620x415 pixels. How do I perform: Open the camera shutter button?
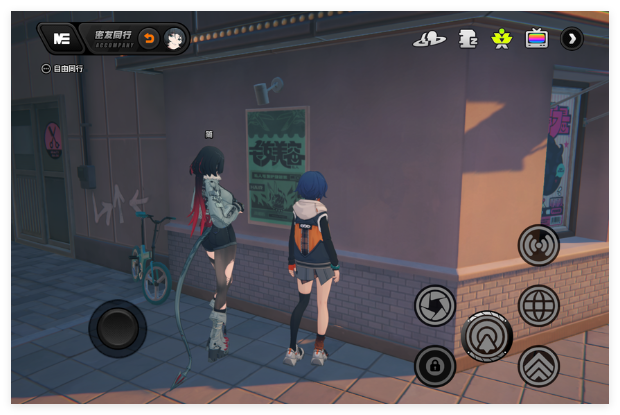435,305
